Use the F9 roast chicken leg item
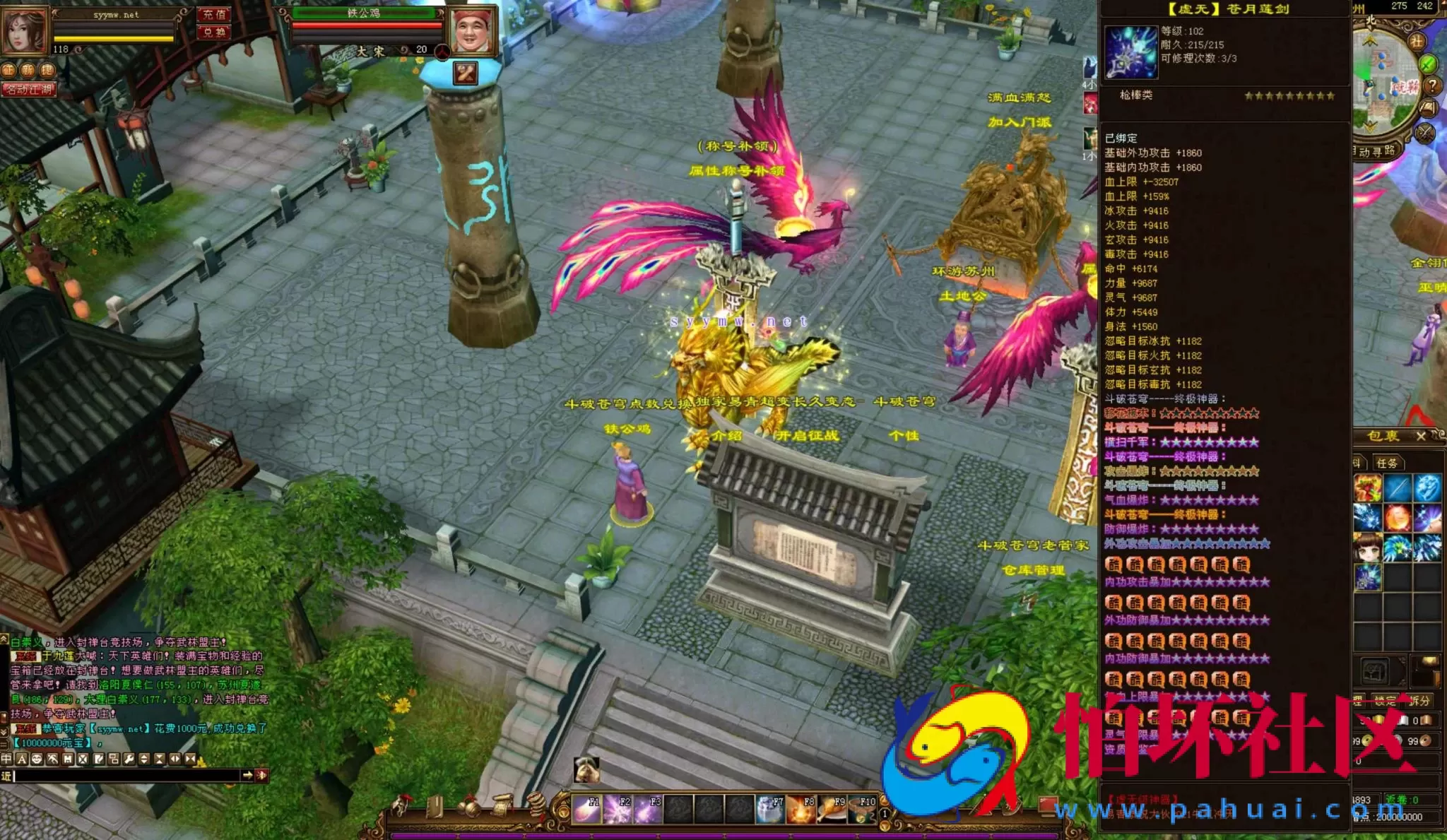Viewport: 1447px width, 840px height. click(x=832, y=810)
